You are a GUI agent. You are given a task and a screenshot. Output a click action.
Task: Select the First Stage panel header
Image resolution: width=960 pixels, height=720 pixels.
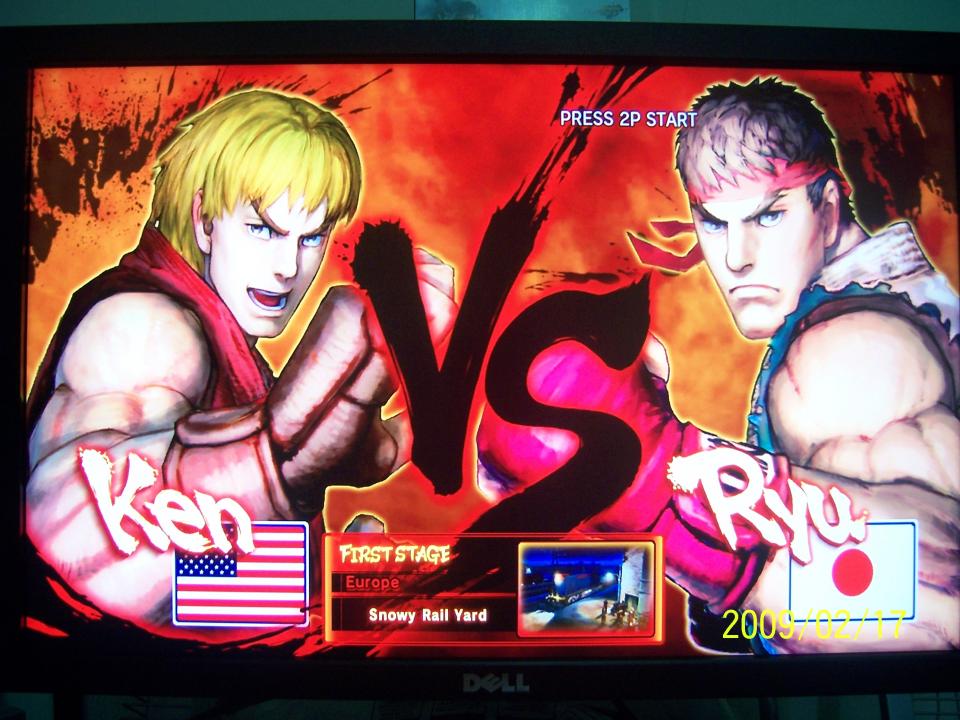tap(395, 553)
